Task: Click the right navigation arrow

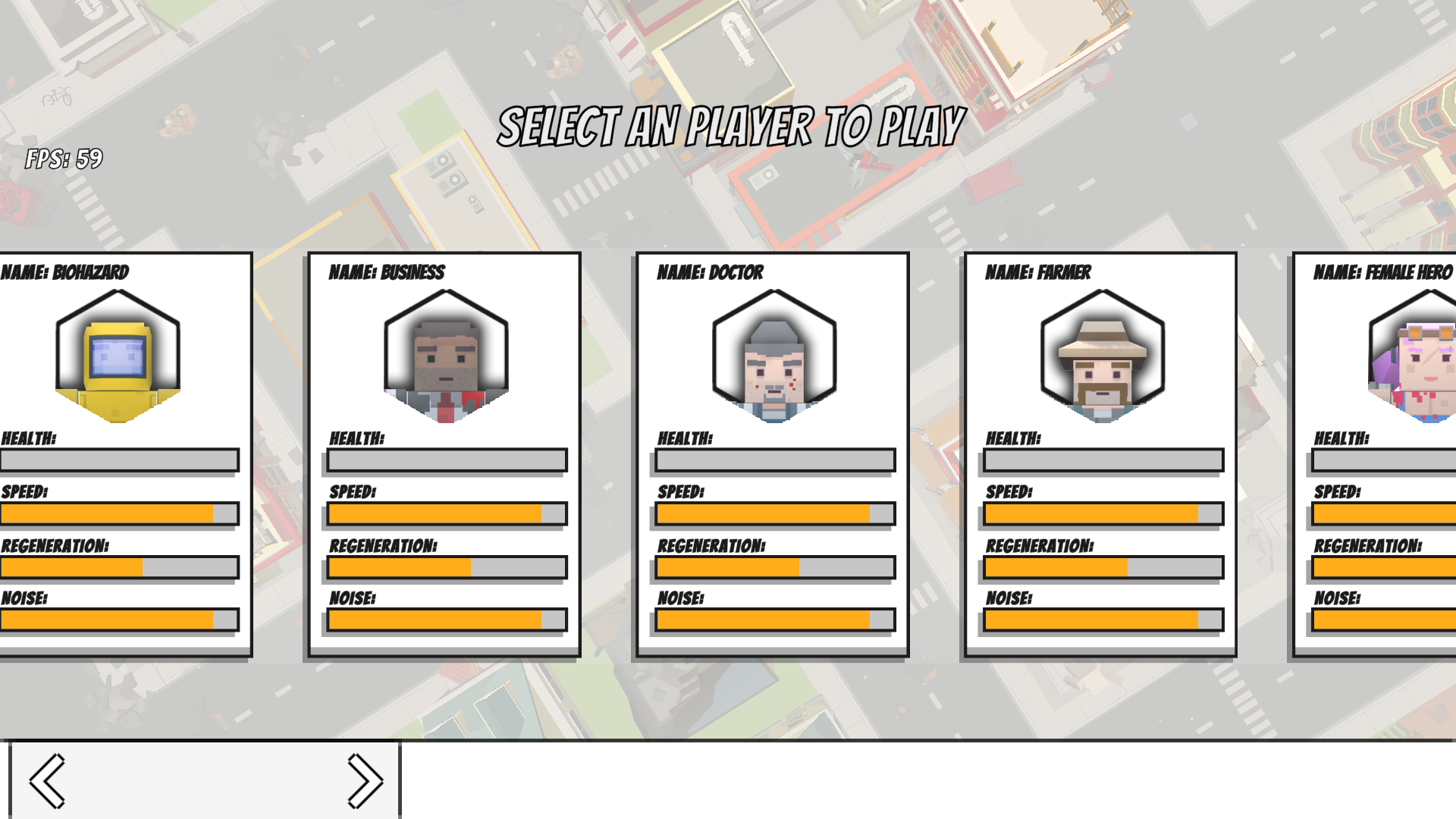Action: tap(364, 778)
